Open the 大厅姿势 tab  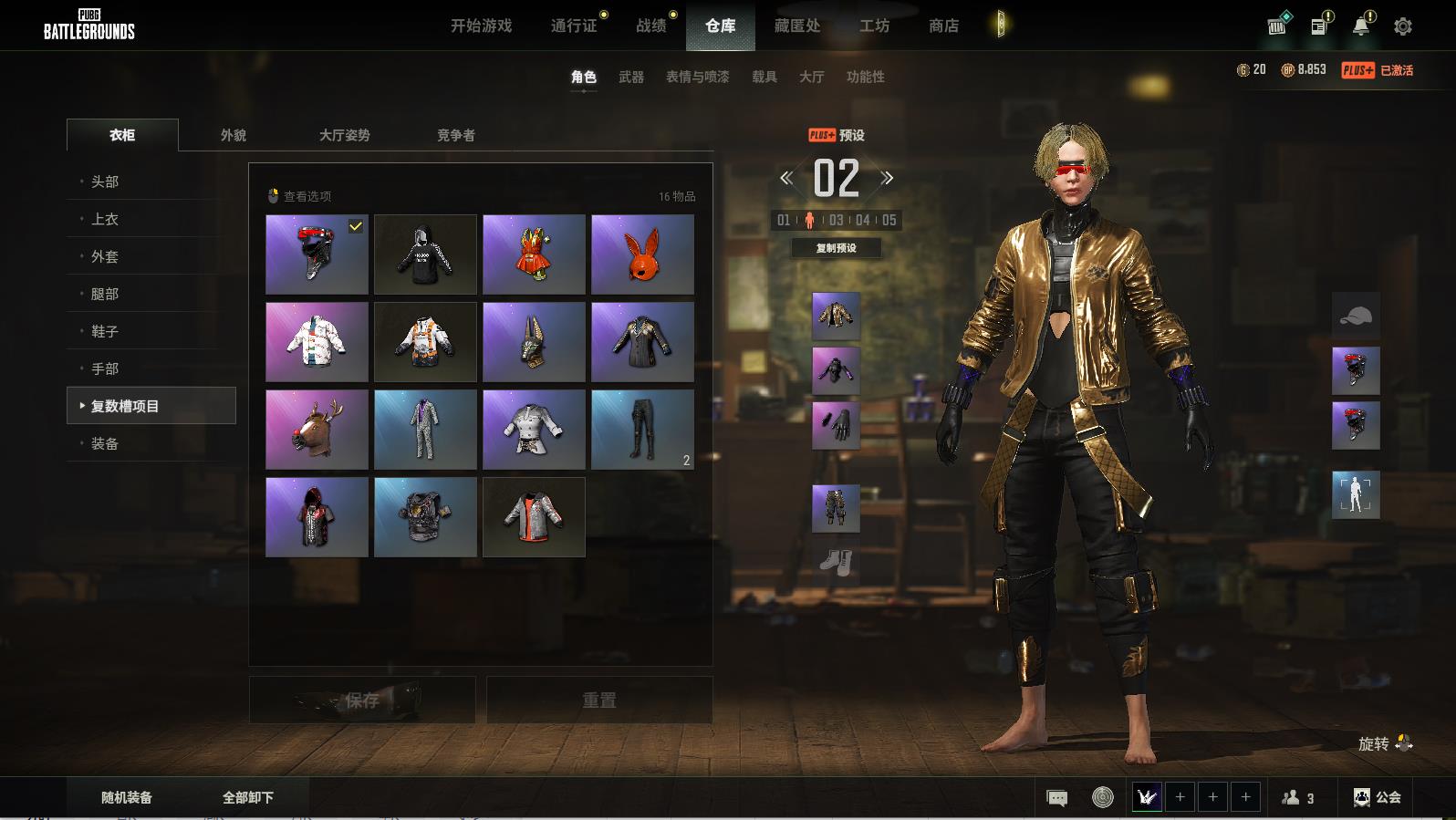coord(344,135)
